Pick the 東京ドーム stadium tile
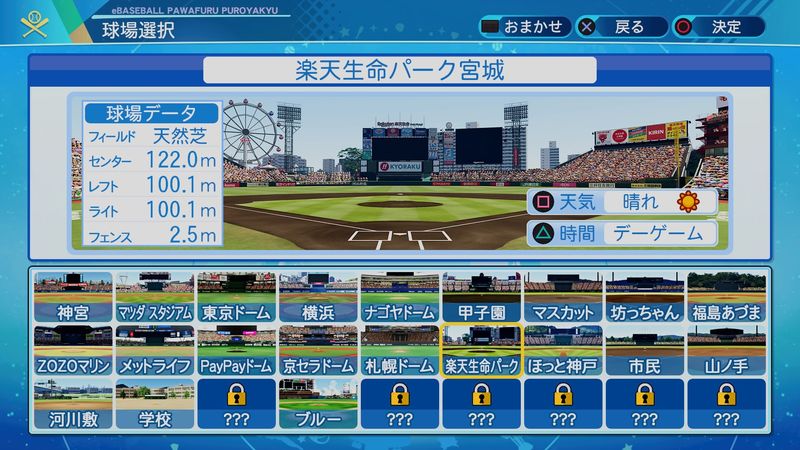 tap(236, 298)
